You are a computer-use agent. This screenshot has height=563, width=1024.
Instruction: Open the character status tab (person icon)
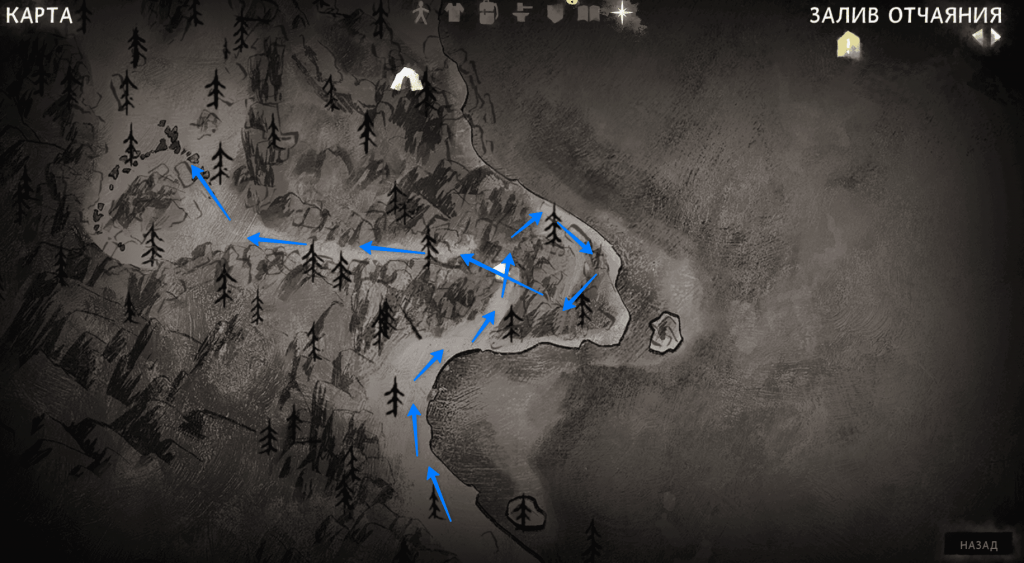tap(421, 12)
